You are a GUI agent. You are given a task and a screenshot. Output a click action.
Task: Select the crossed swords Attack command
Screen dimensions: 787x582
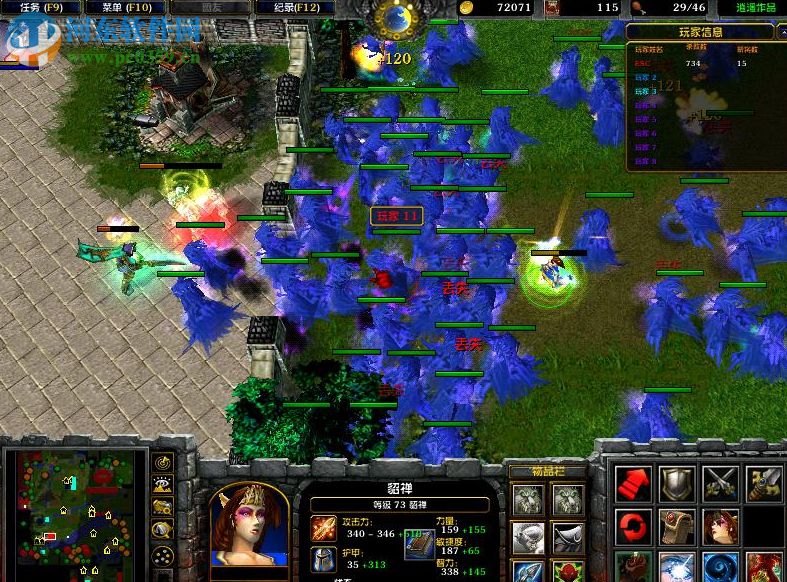(720, 484)
